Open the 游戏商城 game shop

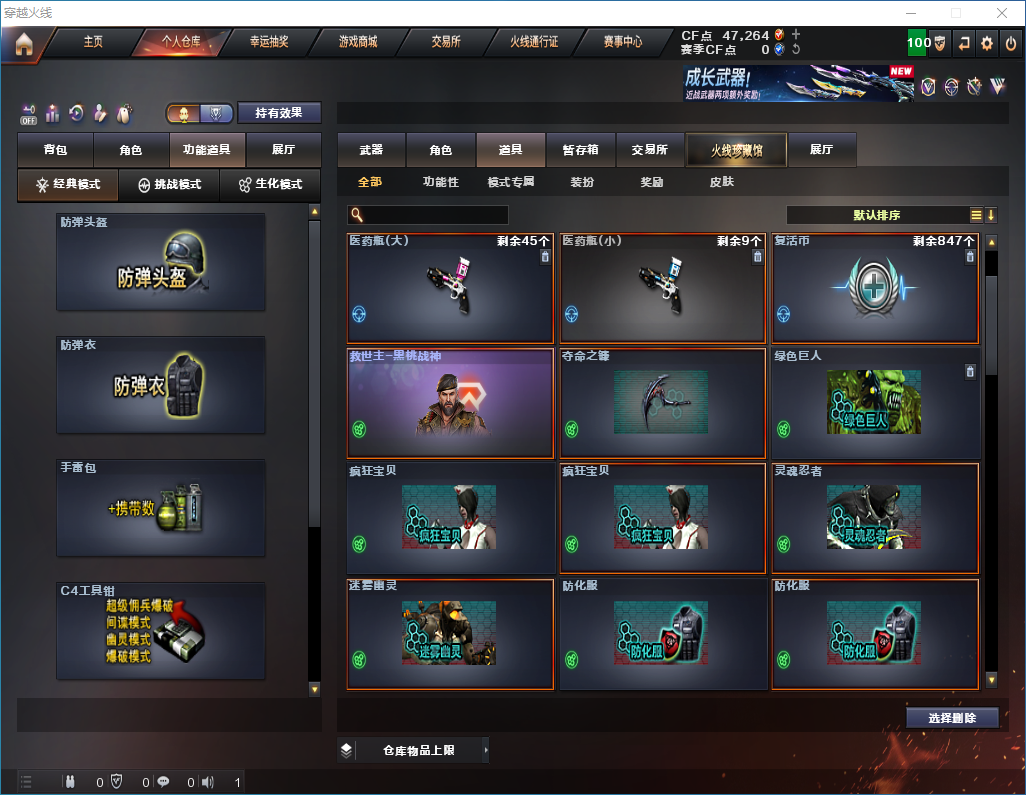357,42
